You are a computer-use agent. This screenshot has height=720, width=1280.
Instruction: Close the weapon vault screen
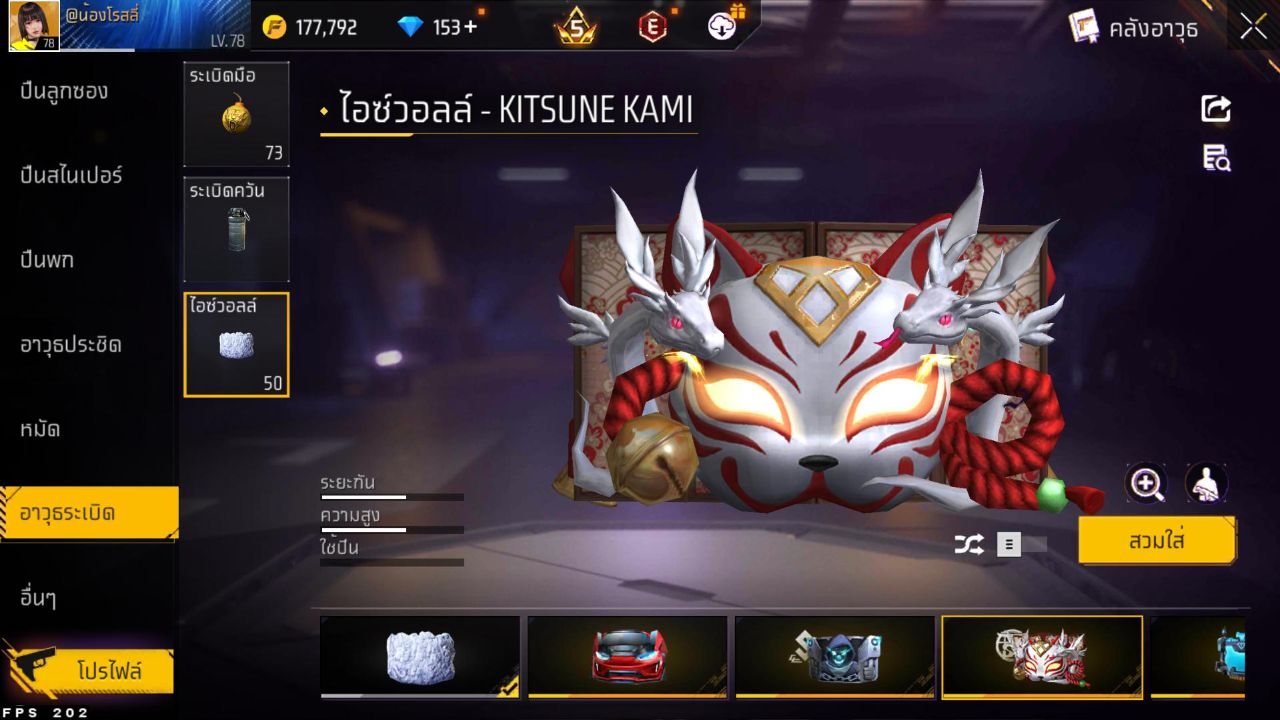coord(1253,27)
